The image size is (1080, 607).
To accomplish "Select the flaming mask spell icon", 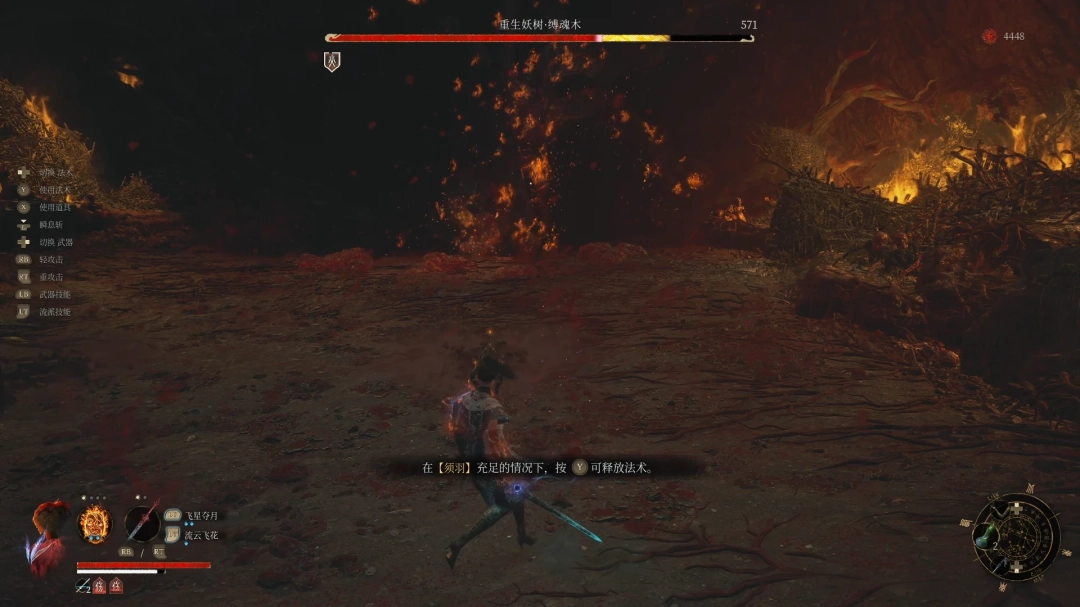I will [95, 523].
